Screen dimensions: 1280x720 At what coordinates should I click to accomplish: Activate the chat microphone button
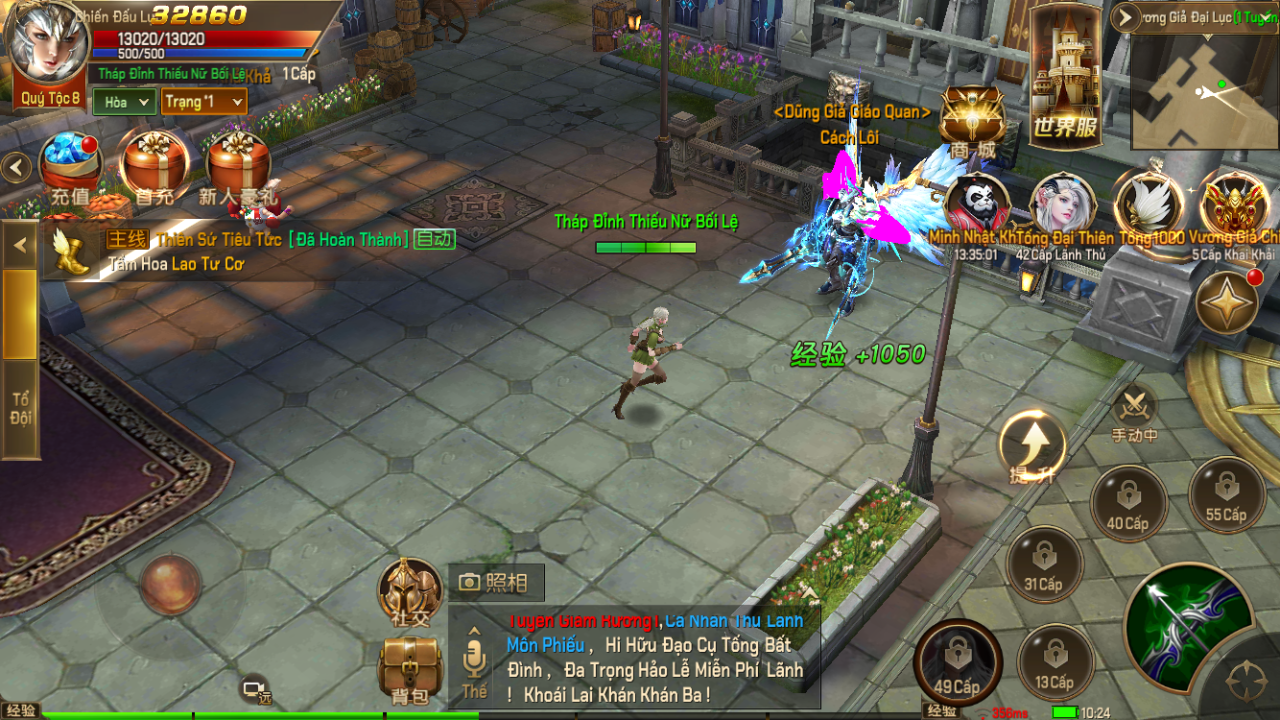tap(474, 658)
